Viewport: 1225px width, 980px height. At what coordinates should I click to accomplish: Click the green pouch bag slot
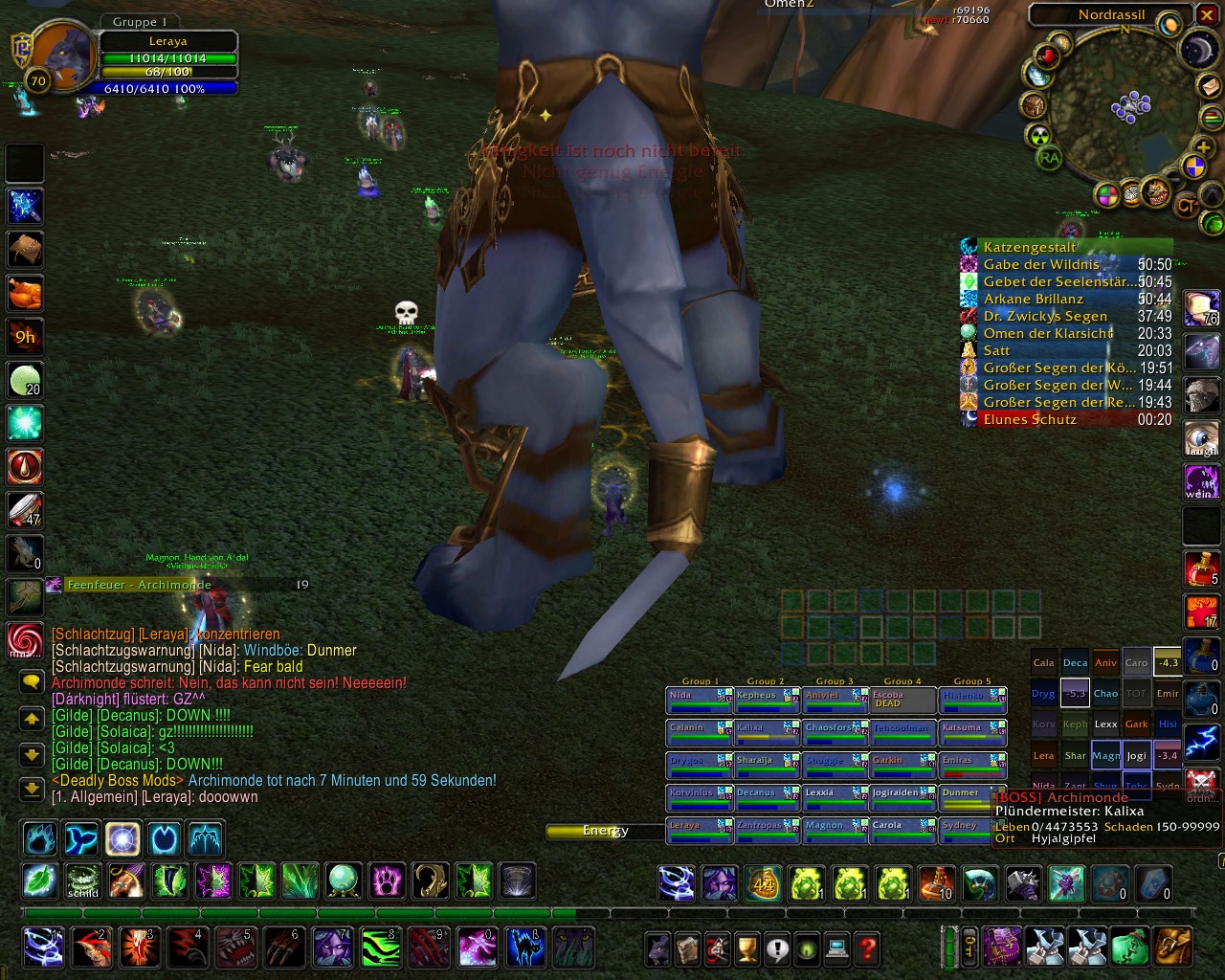pyautogui.click(x=1129, y=947)
